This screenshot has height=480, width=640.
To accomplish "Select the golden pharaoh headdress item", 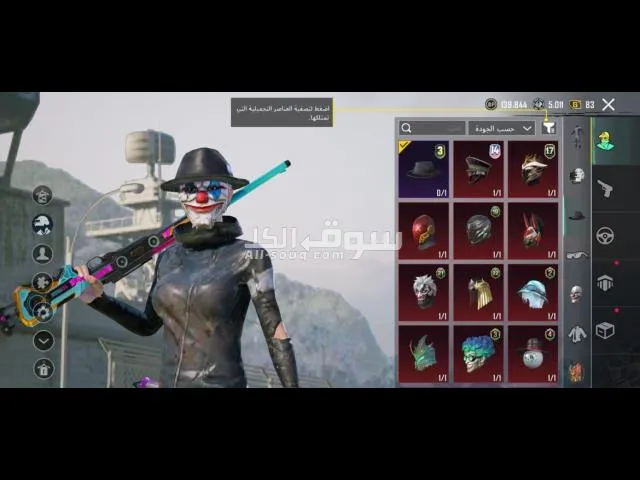I will click(478, 291).
